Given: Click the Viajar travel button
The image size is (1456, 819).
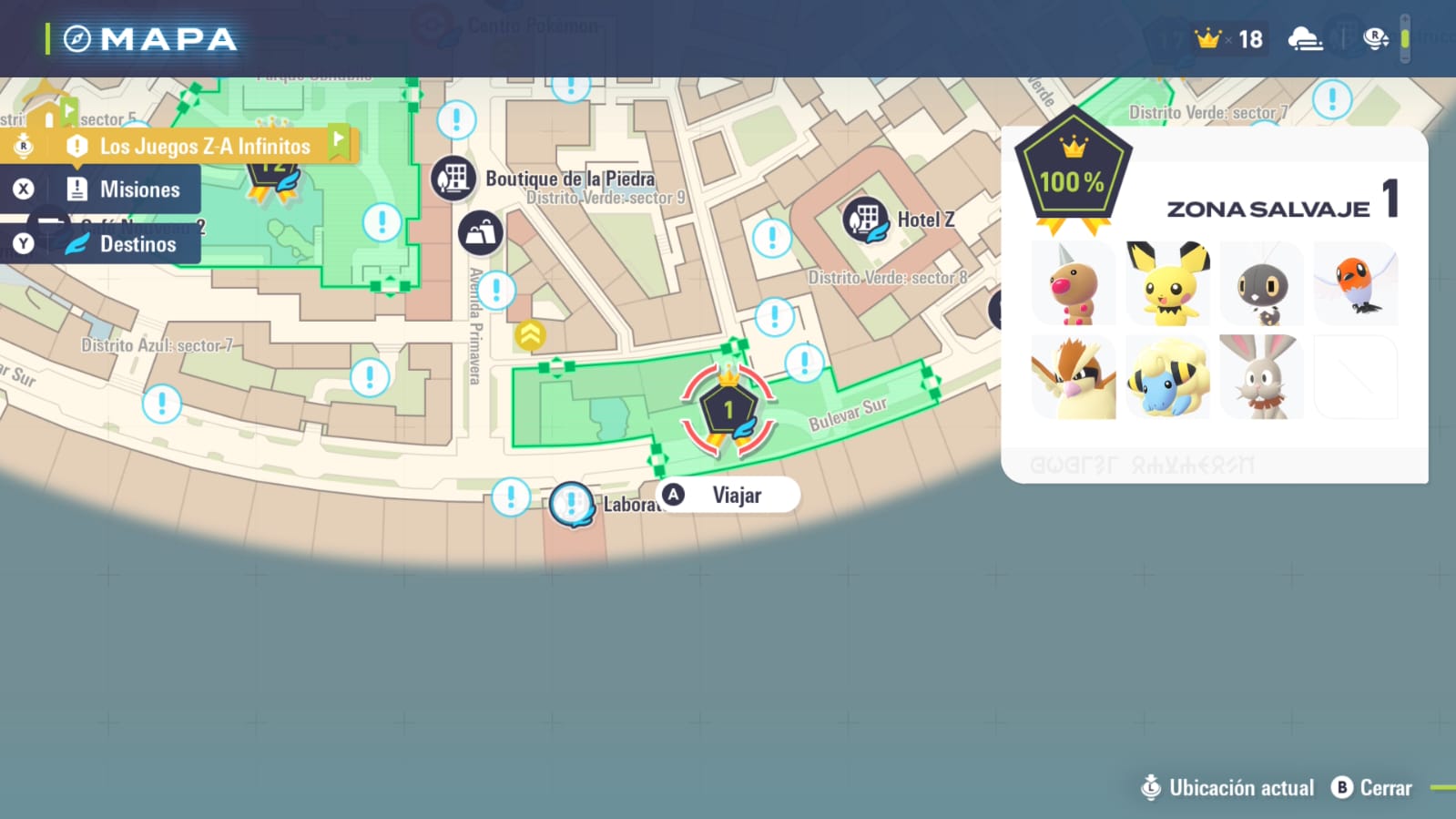Looking at the screenshot, I should [x=728, y=495].
